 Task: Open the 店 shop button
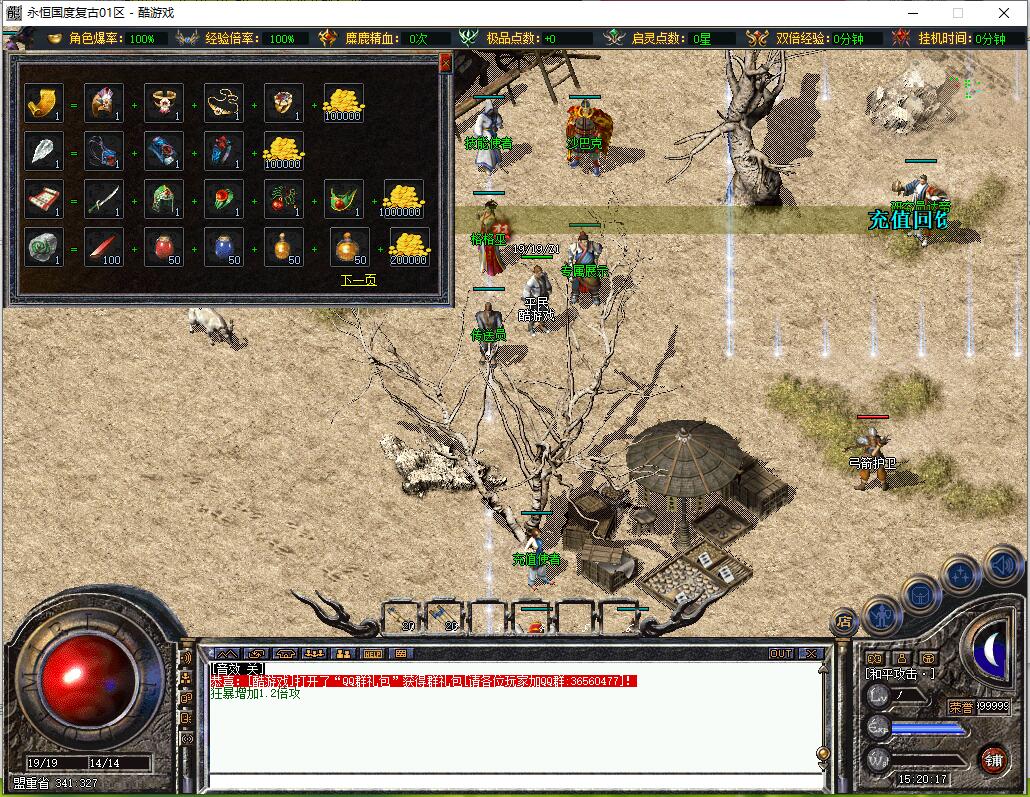pyautogui.click(x=845, y=621)
